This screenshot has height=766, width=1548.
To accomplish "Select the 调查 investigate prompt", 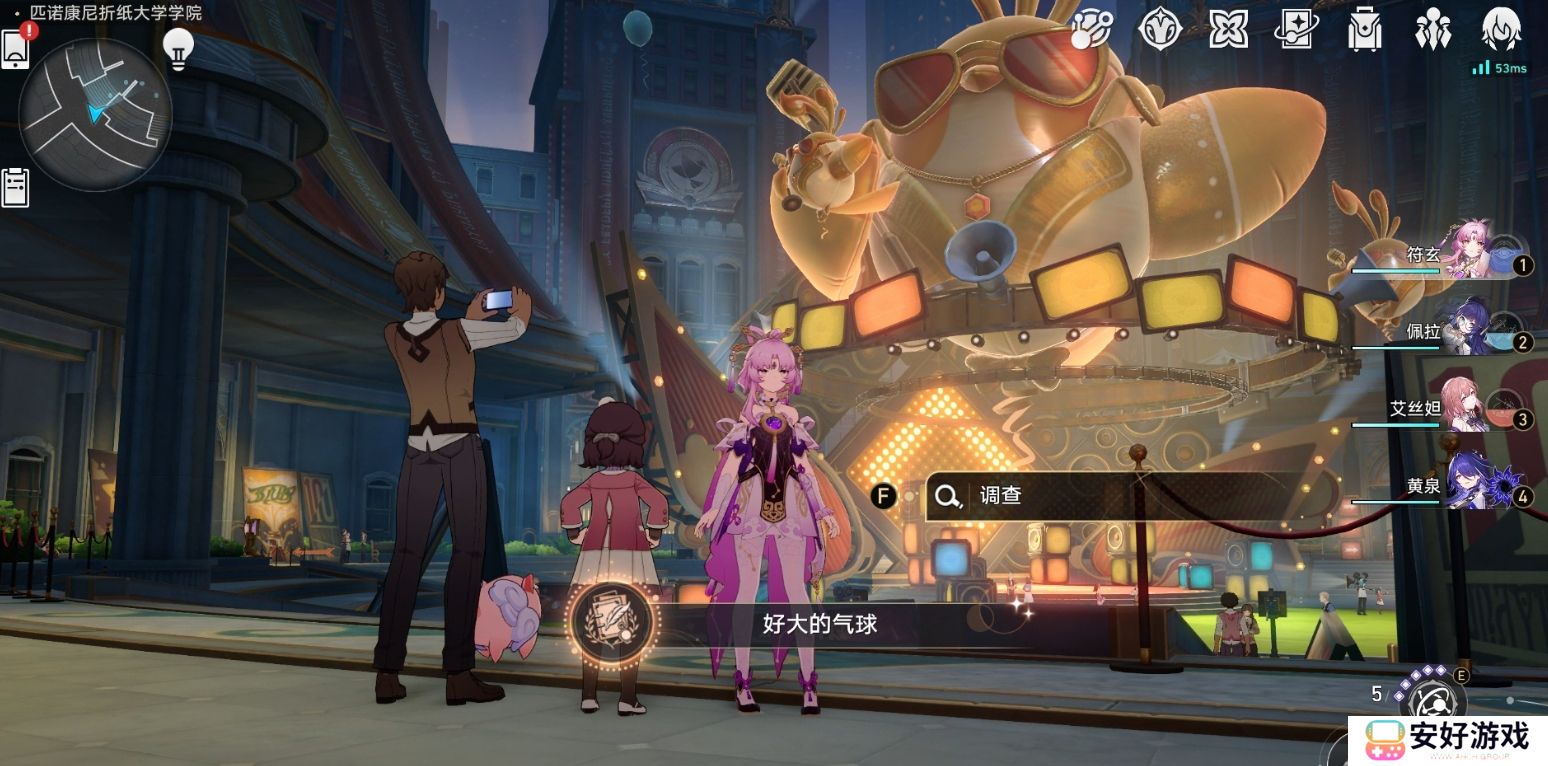I will [1100, 496].
